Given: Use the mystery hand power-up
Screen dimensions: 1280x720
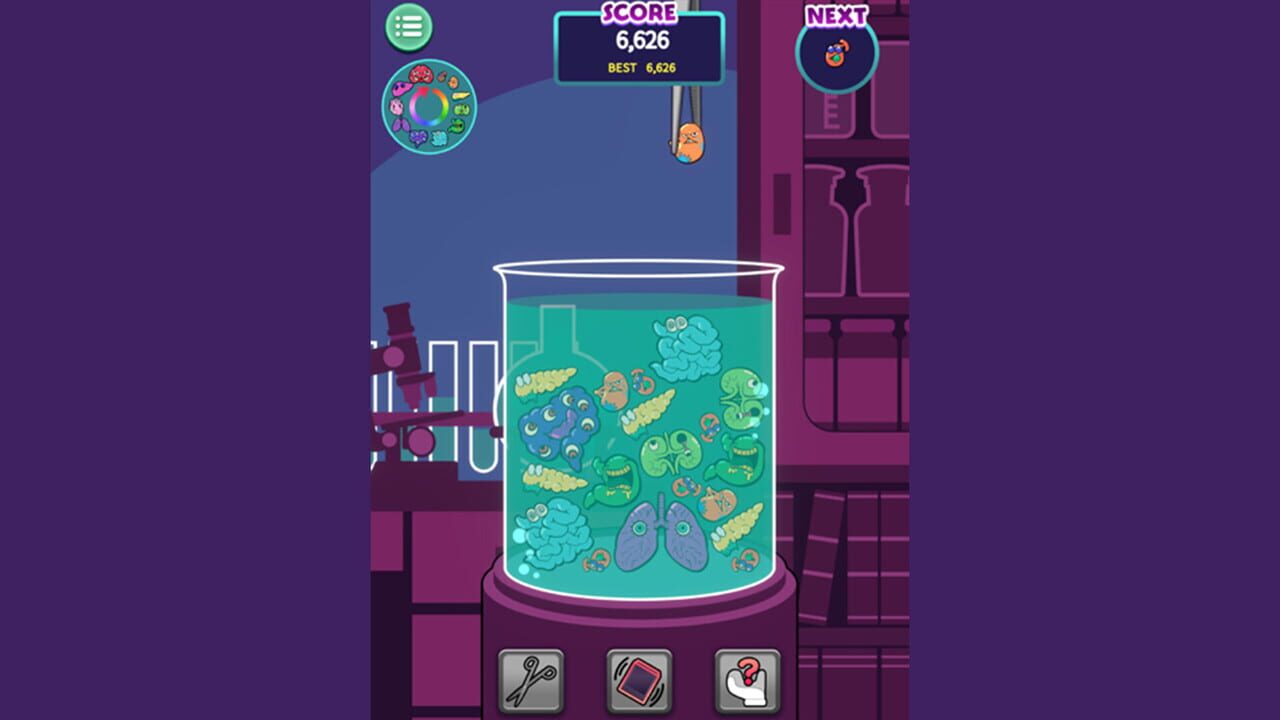Looking at the screenshot, I should 744,680.
